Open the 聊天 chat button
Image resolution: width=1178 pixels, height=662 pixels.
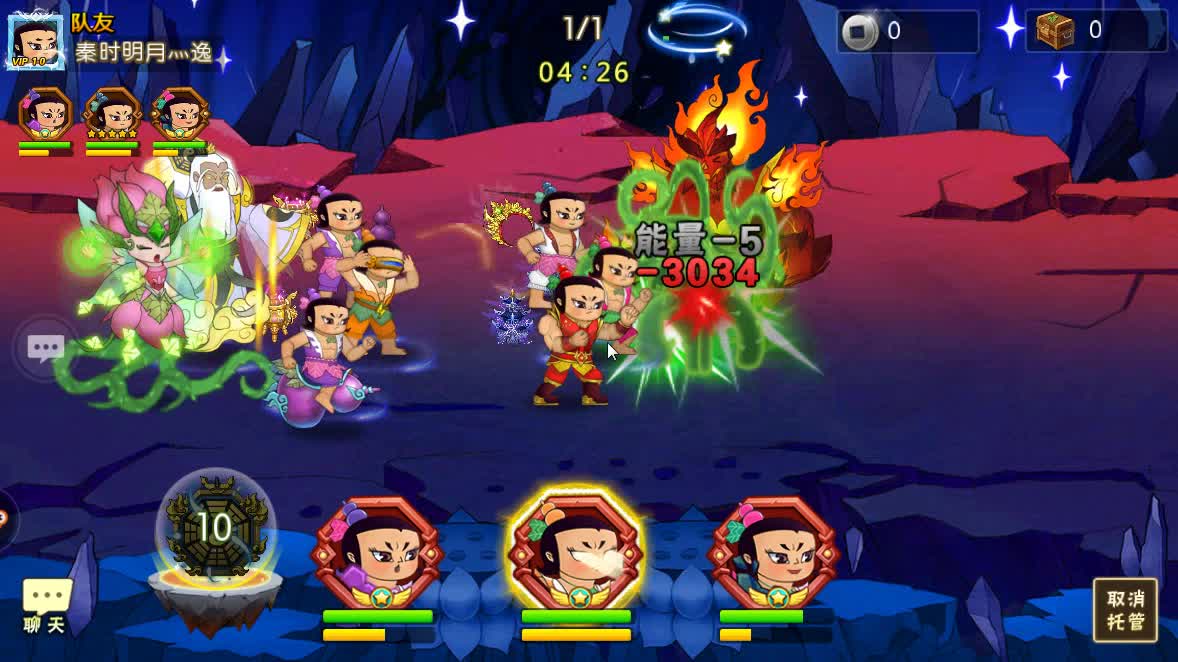tap(46, 606)
